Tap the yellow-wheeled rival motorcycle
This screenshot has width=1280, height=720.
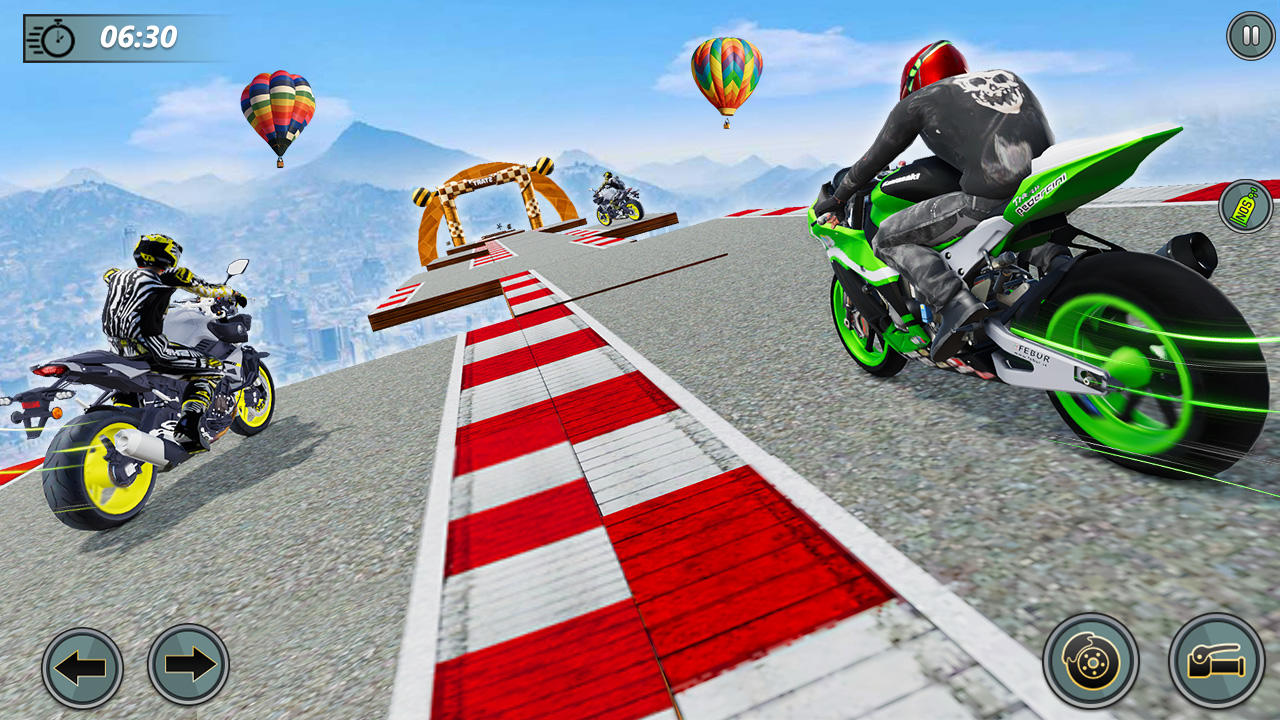coord(150,400)
